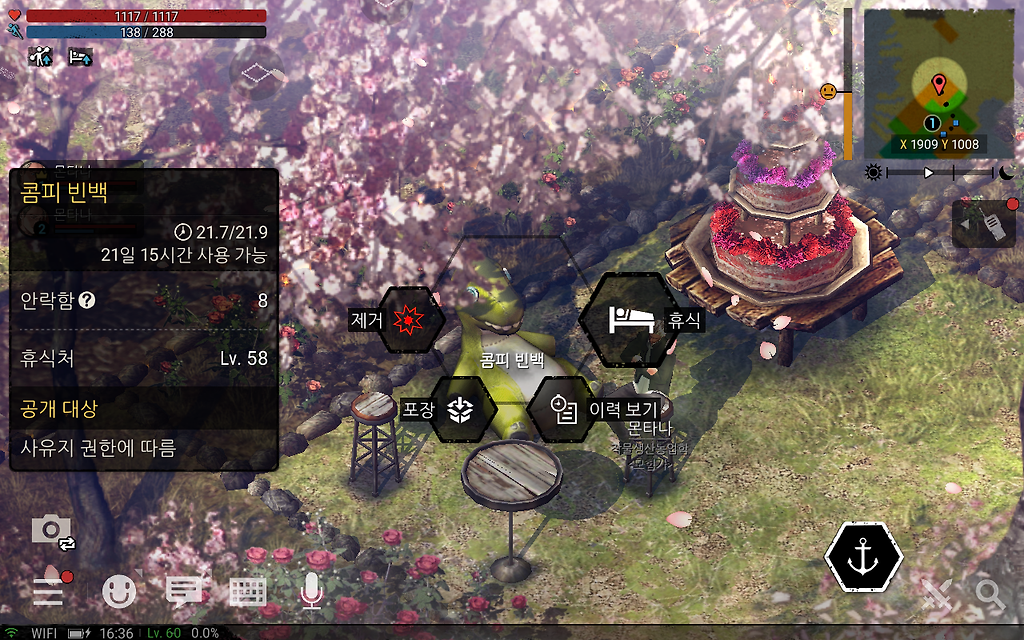Open 이력 보기 (view history)
Viewport: 1024px width, 640px height.
pyautogui.click(x=563, y=409)
